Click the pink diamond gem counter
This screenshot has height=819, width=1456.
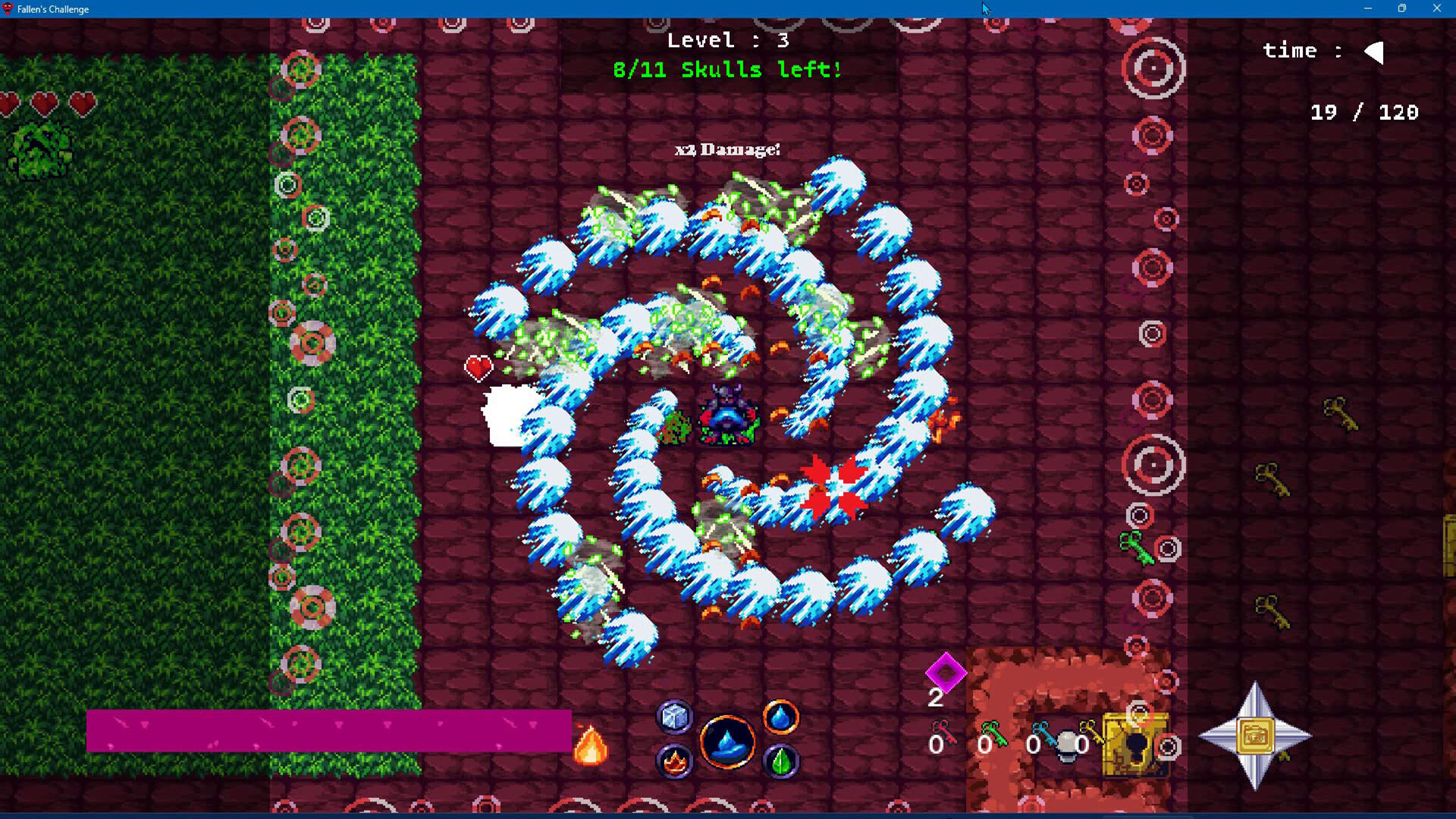(x=945, y=673)
